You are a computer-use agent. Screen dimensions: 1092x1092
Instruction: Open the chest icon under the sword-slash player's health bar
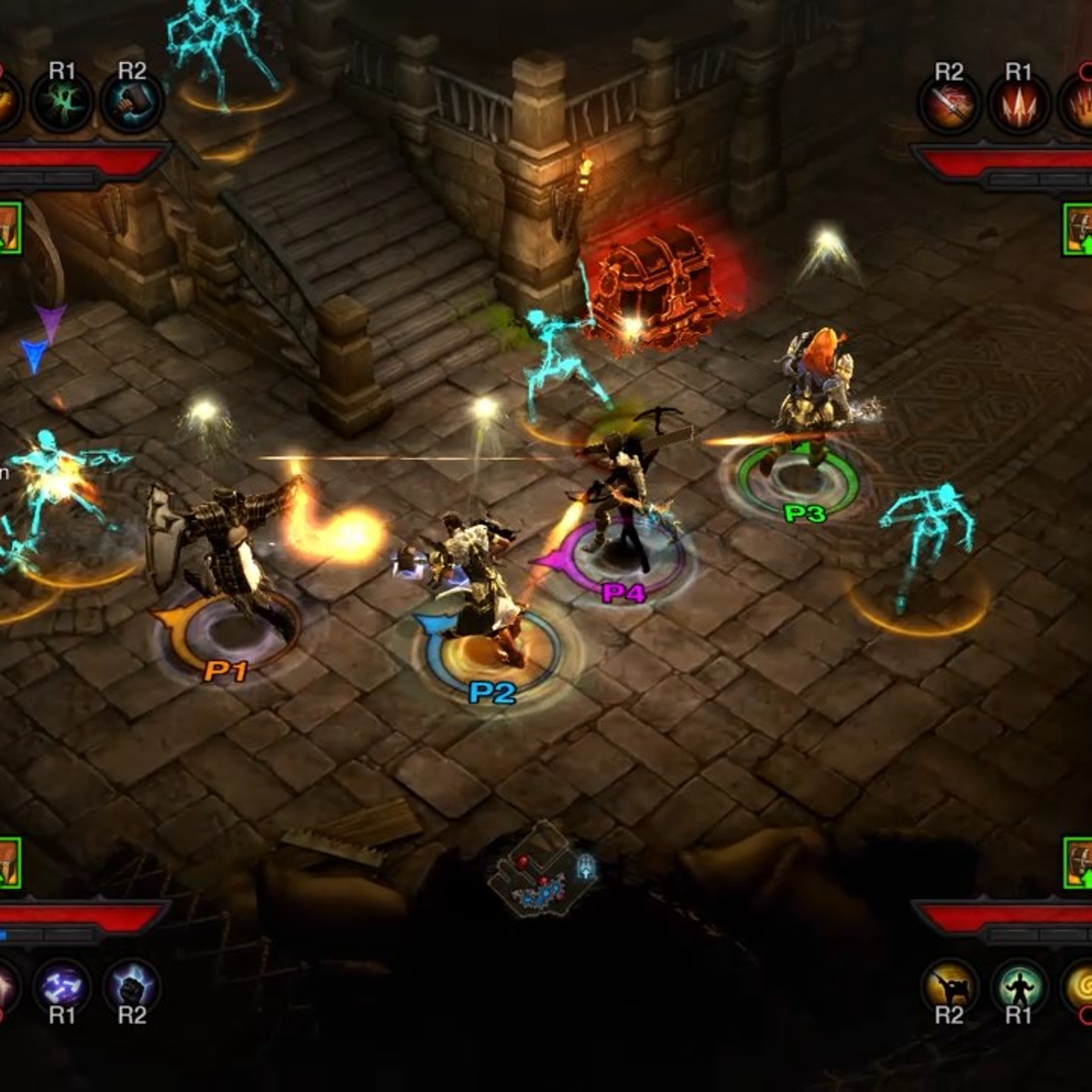pyautogui.click(x=1078, y=228)
